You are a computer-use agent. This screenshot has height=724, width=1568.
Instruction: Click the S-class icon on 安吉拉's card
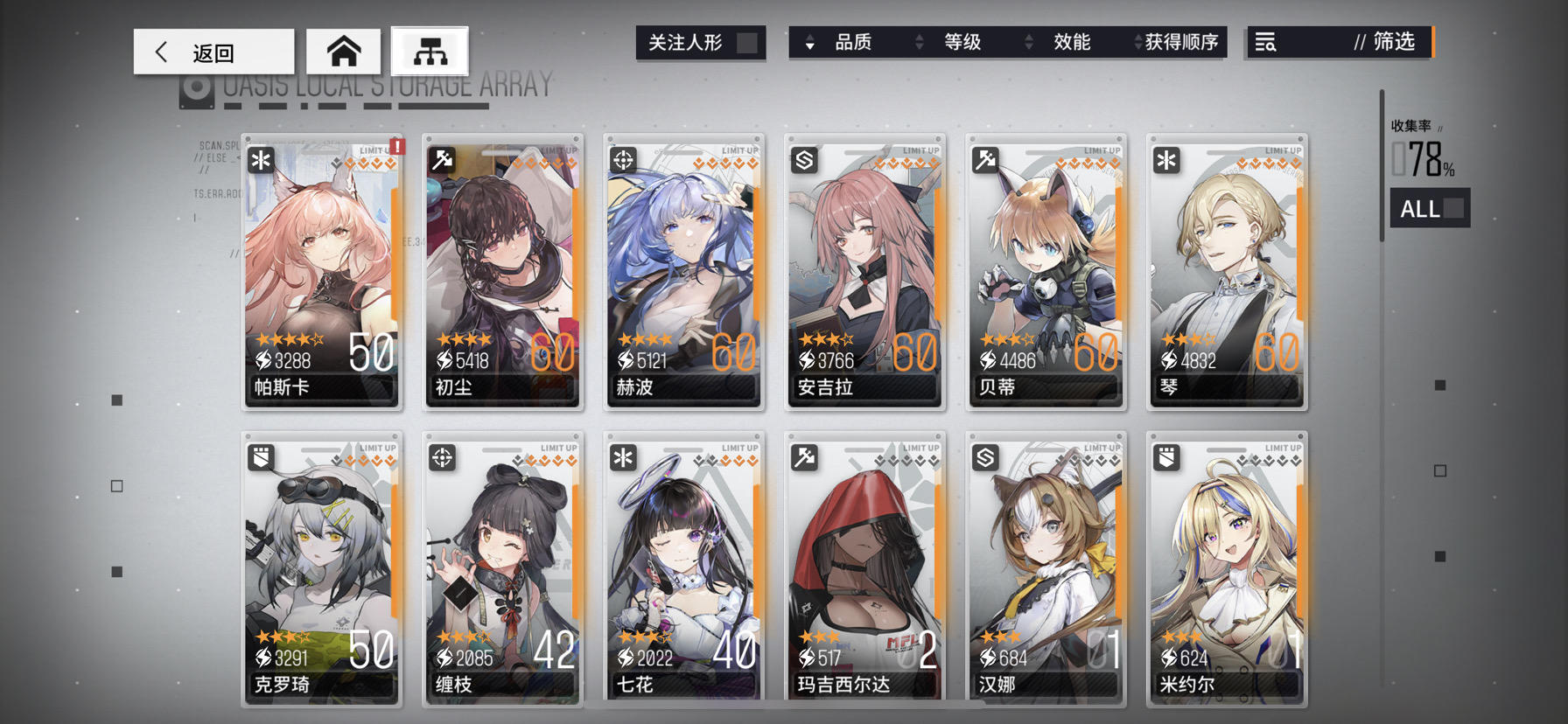coord(803,162)
